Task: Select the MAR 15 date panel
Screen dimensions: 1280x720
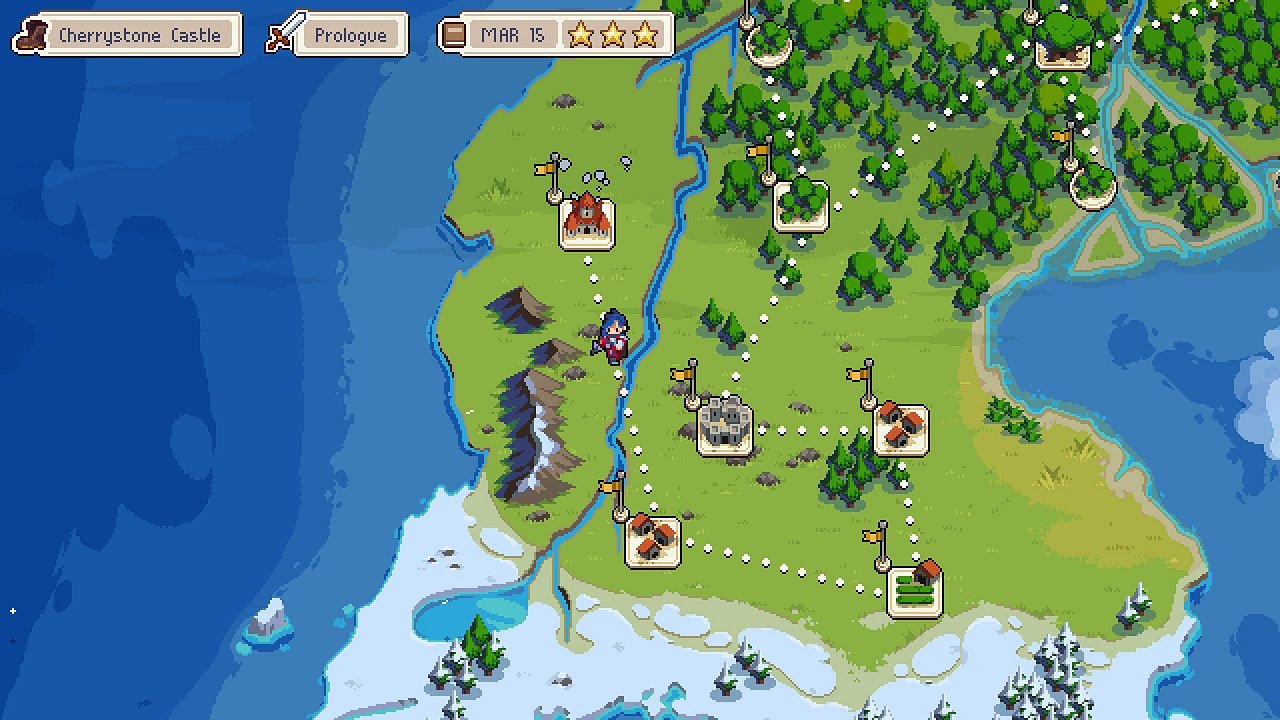Action: tap(512, 35)
